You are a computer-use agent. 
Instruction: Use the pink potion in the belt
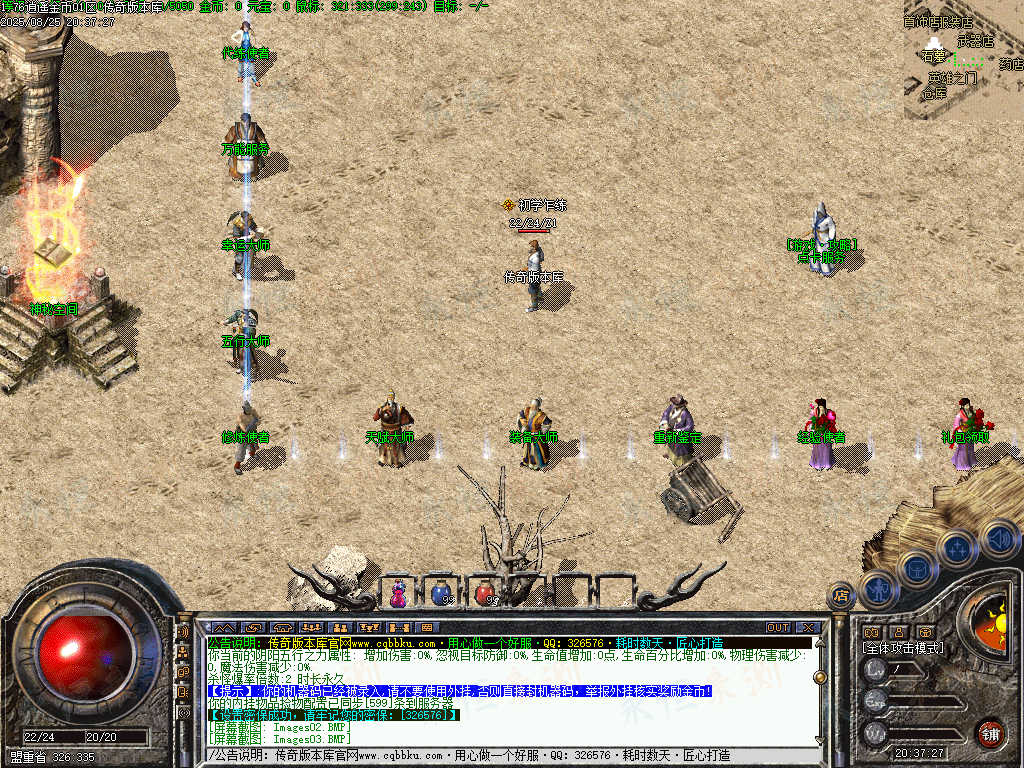[x=399, y=593]
